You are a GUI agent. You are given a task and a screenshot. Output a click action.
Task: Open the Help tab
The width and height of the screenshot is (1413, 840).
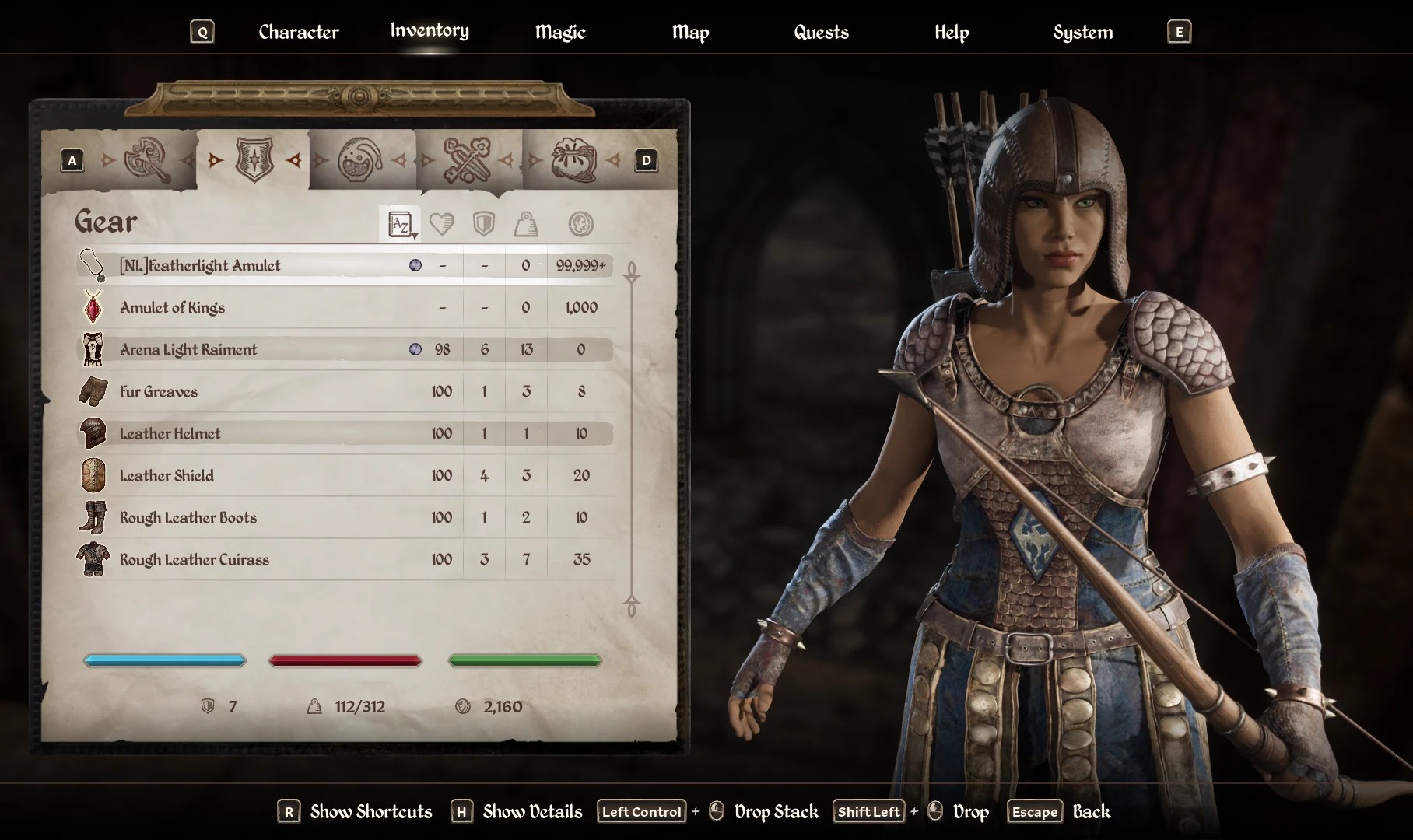(951, 32)
